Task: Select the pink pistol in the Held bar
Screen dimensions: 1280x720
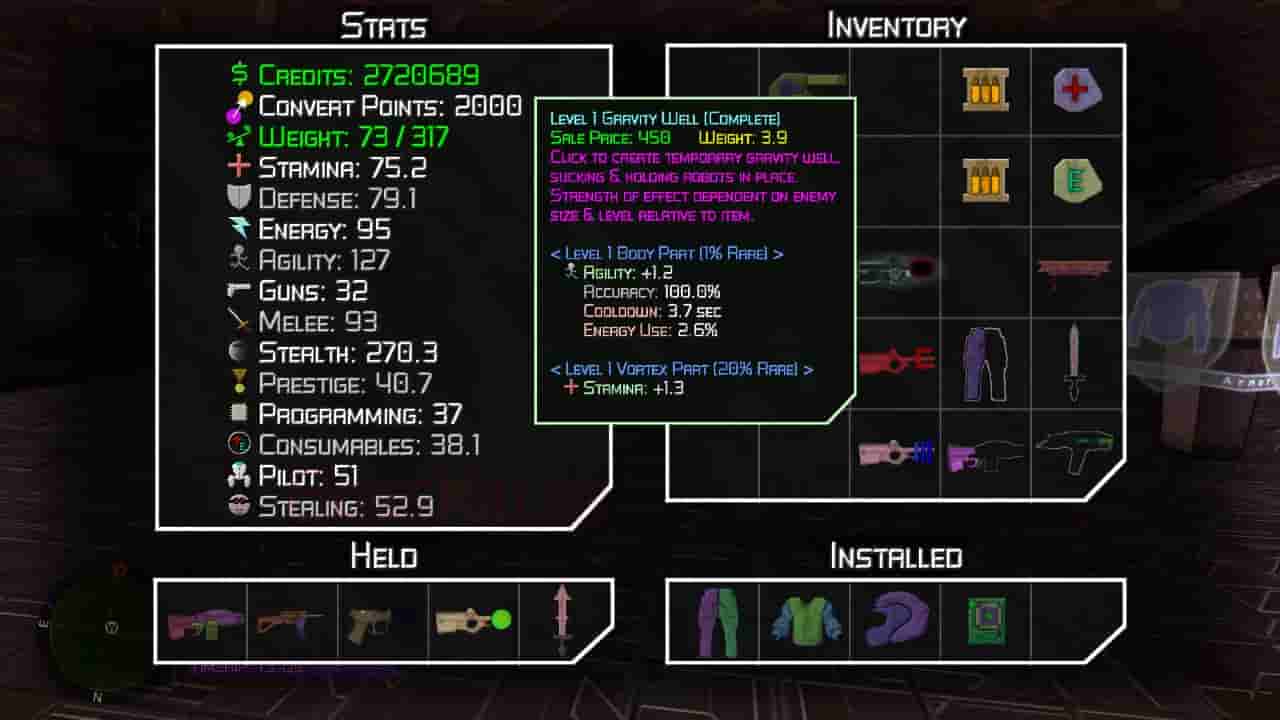Action: tap(201, 623)
